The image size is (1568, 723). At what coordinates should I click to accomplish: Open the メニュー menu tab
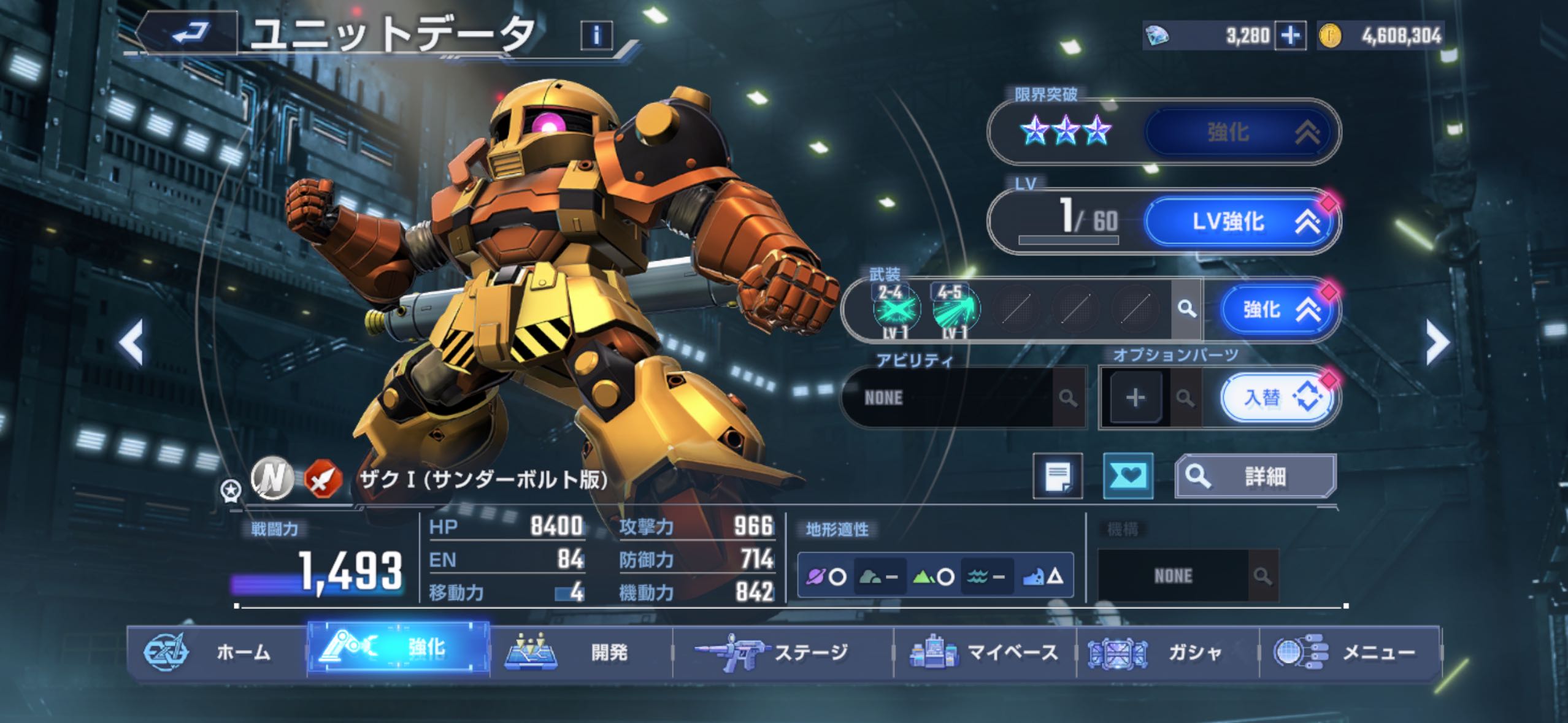(1350, 652)
